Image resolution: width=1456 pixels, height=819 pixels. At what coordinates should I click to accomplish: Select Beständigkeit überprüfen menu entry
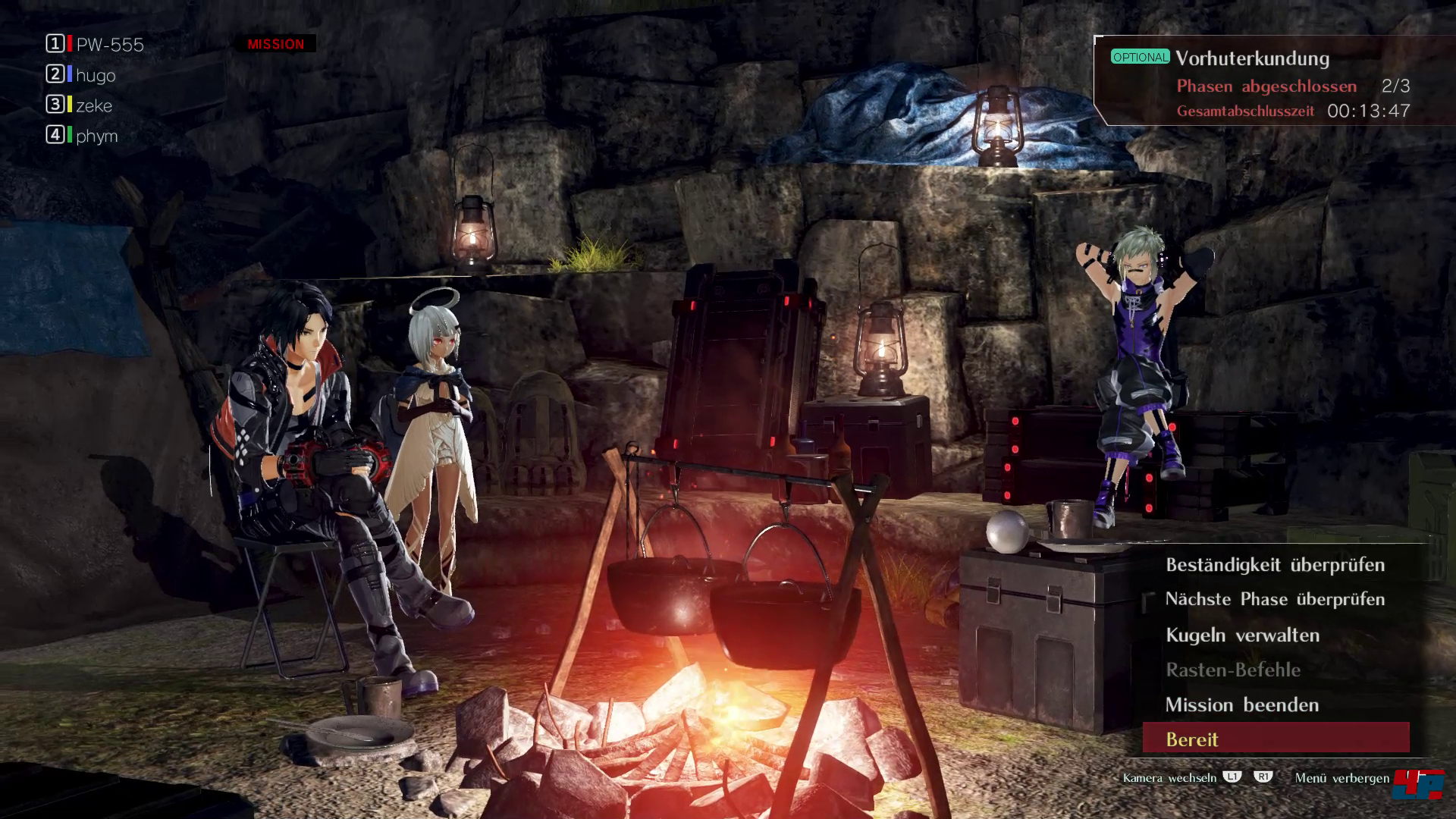[x=1275, y=565]
